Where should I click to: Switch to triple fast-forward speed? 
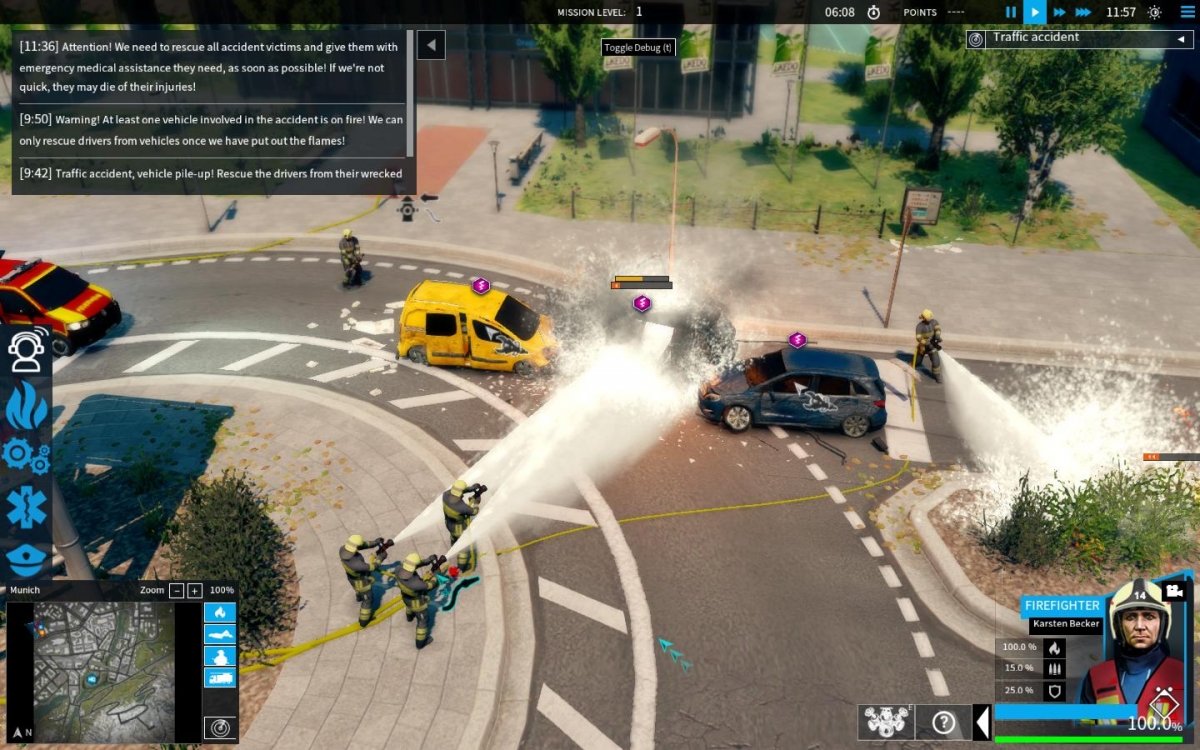pyautogui.click(x=1084, y=12)
